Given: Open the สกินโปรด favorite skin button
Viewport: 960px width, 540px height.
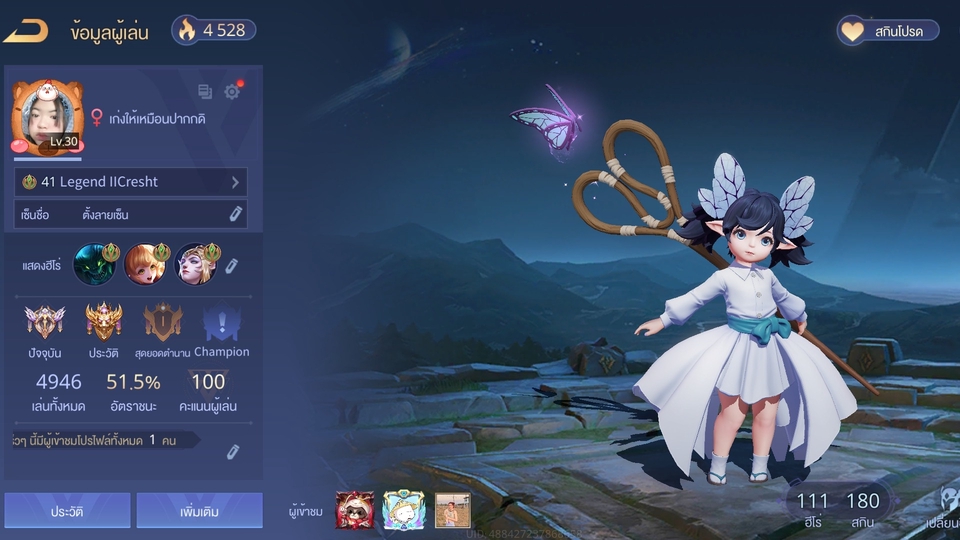Looking at the screenshot, I should [x=888, y=31].
